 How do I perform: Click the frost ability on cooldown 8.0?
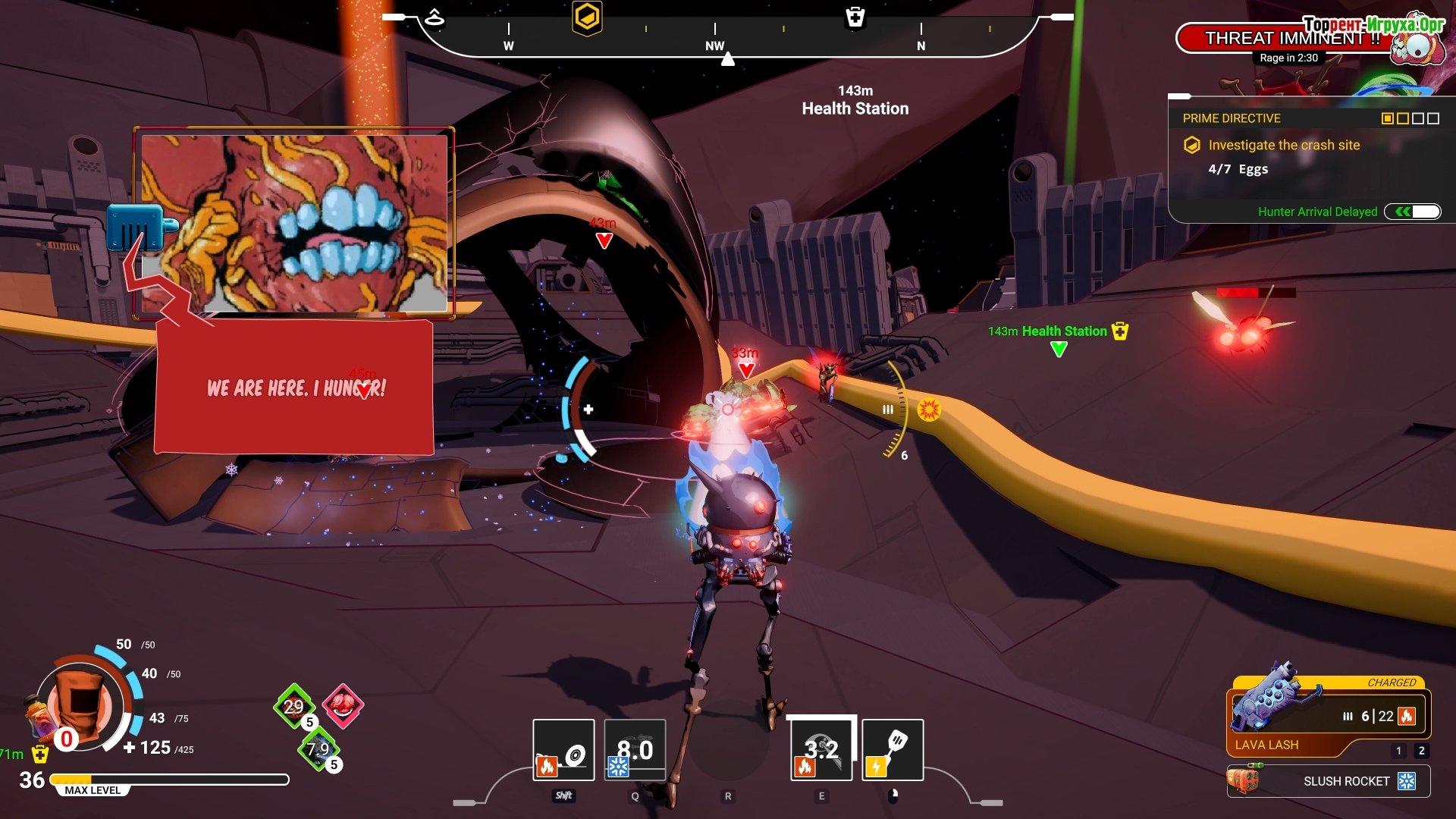click(x=635, y=750)
